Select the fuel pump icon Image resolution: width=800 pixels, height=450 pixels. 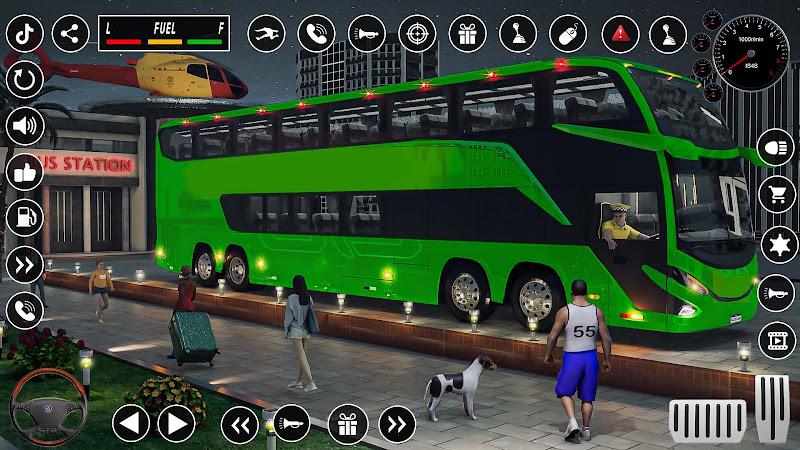point(23,218)
